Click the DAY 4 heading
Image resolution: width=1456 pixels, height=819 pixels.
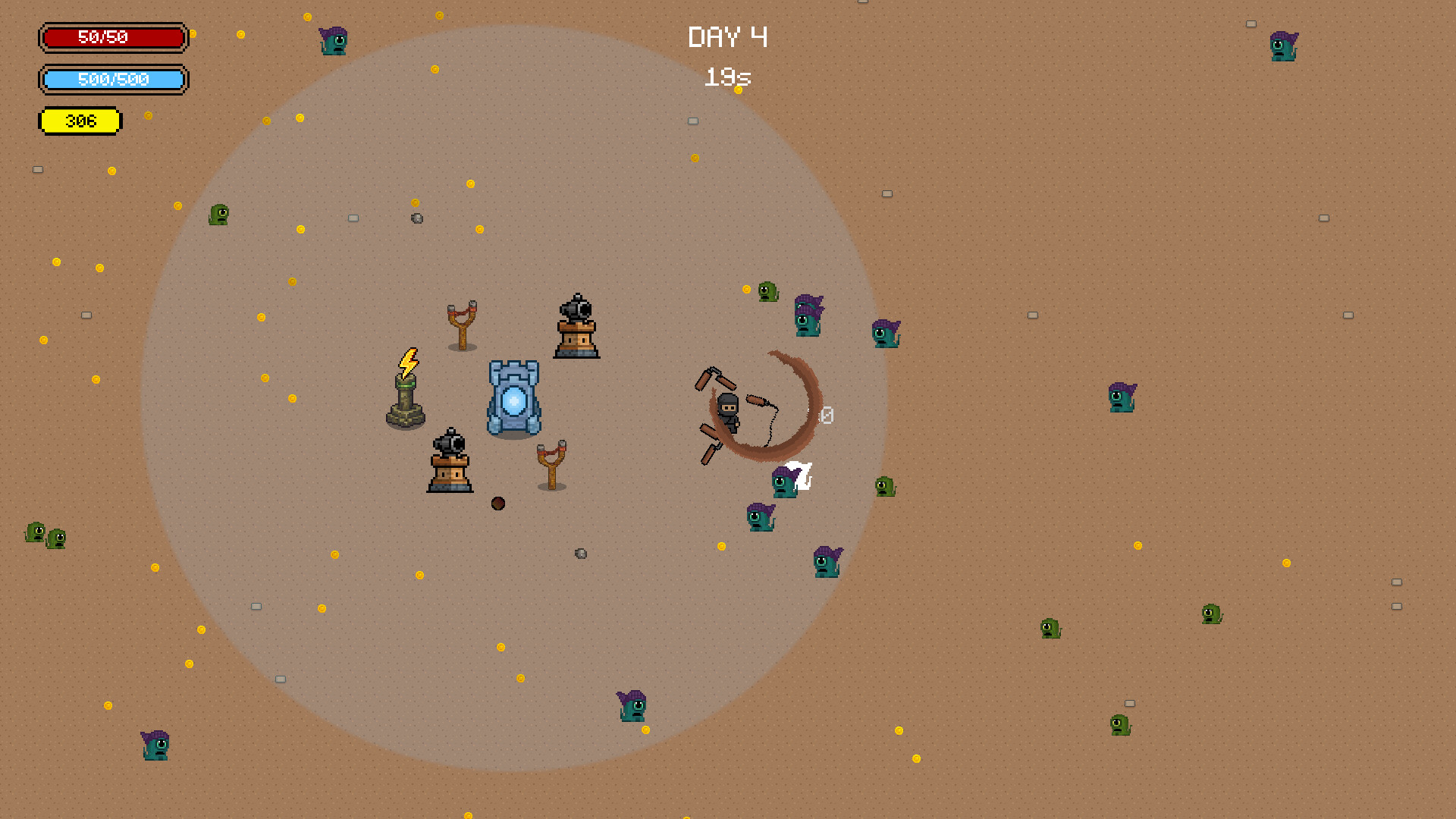coord(728,36)
